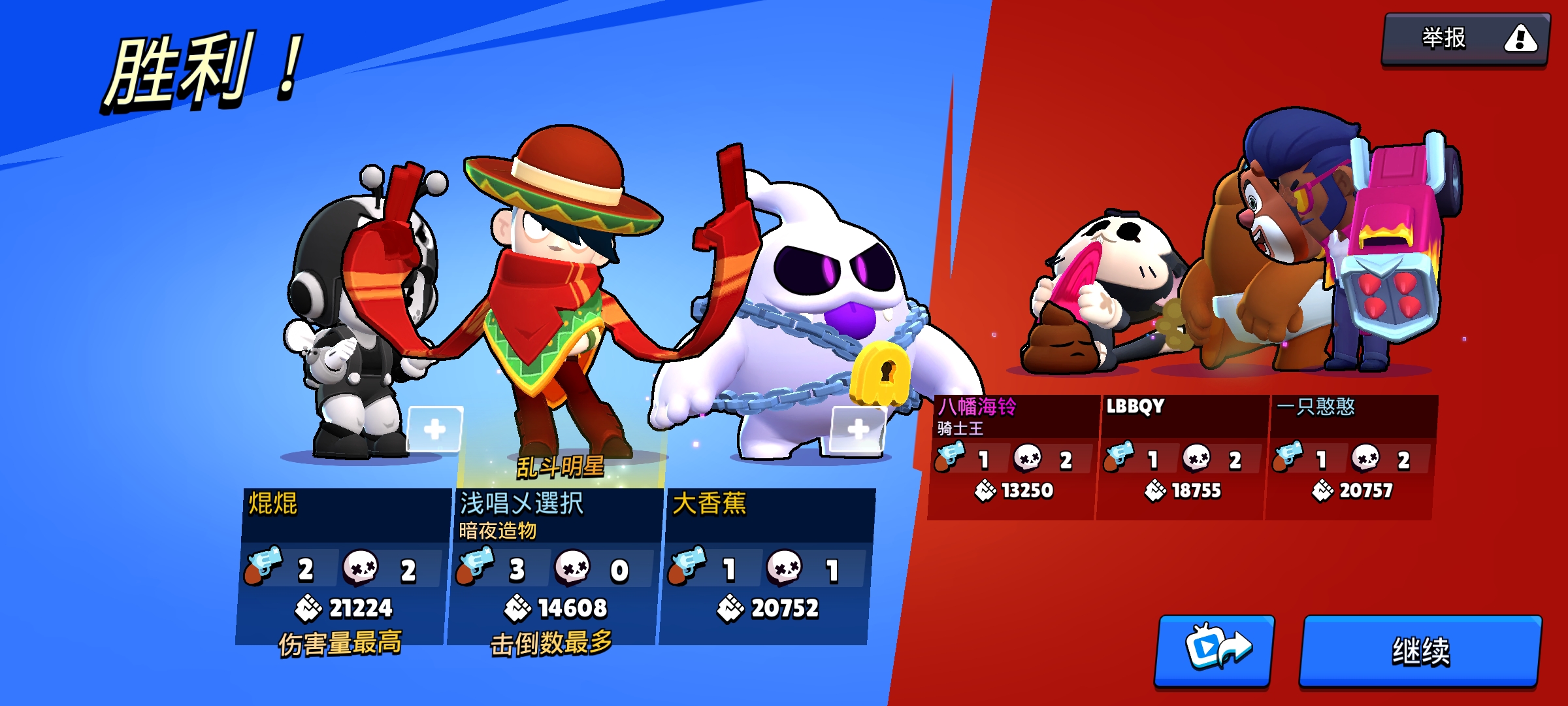This screenshot has width=1568, height=706.
Task: Click the 继续 continue button
Action: (1420, 651)
